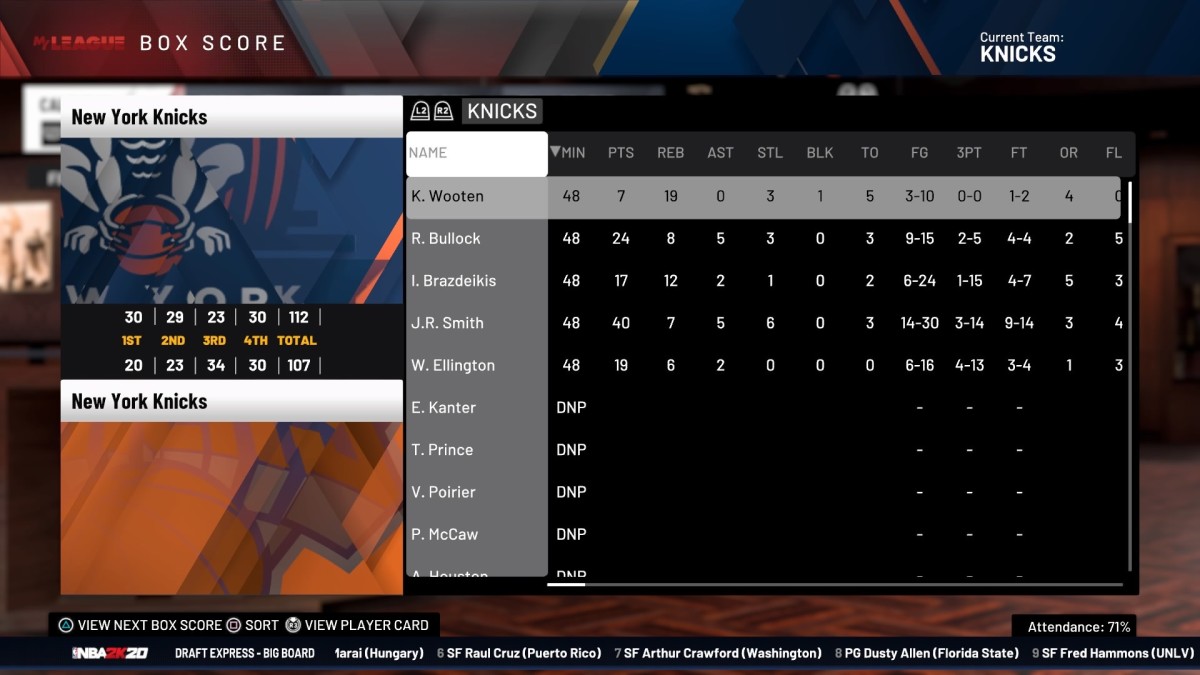This screenshot has width=1200, height=675.
Task: Sort by AST column header
Action: click(x=720, y=153)
